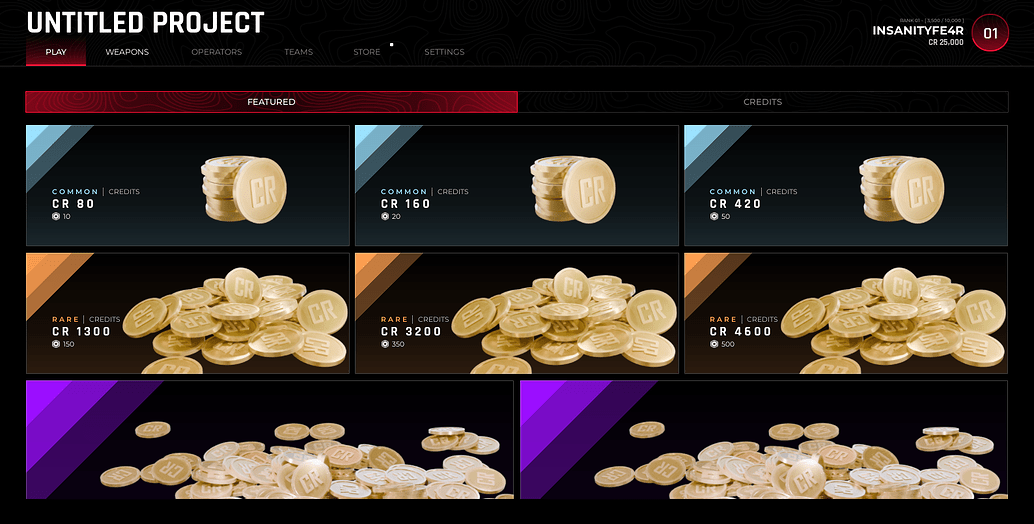This screenshot has height=524, width=1034.
Task: Select the Rare CR 3200 credit pack
Action: pos(516,313)
